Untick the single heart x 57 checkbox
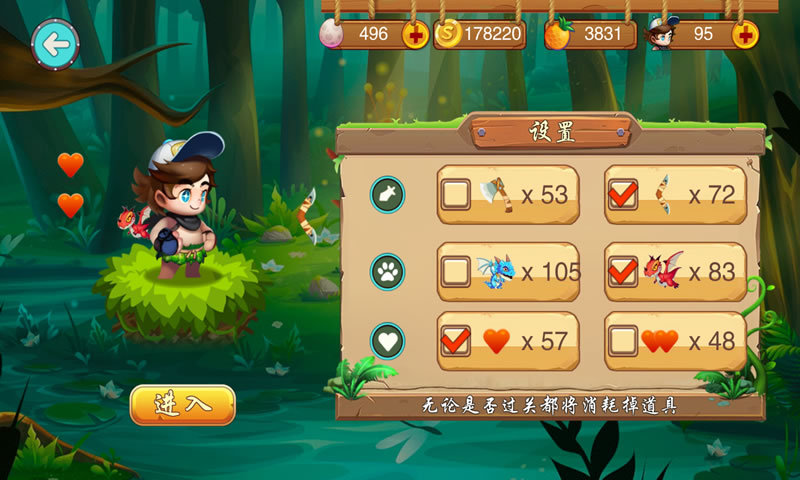Viewport: 800px width, 480px height. click(456, 341)
